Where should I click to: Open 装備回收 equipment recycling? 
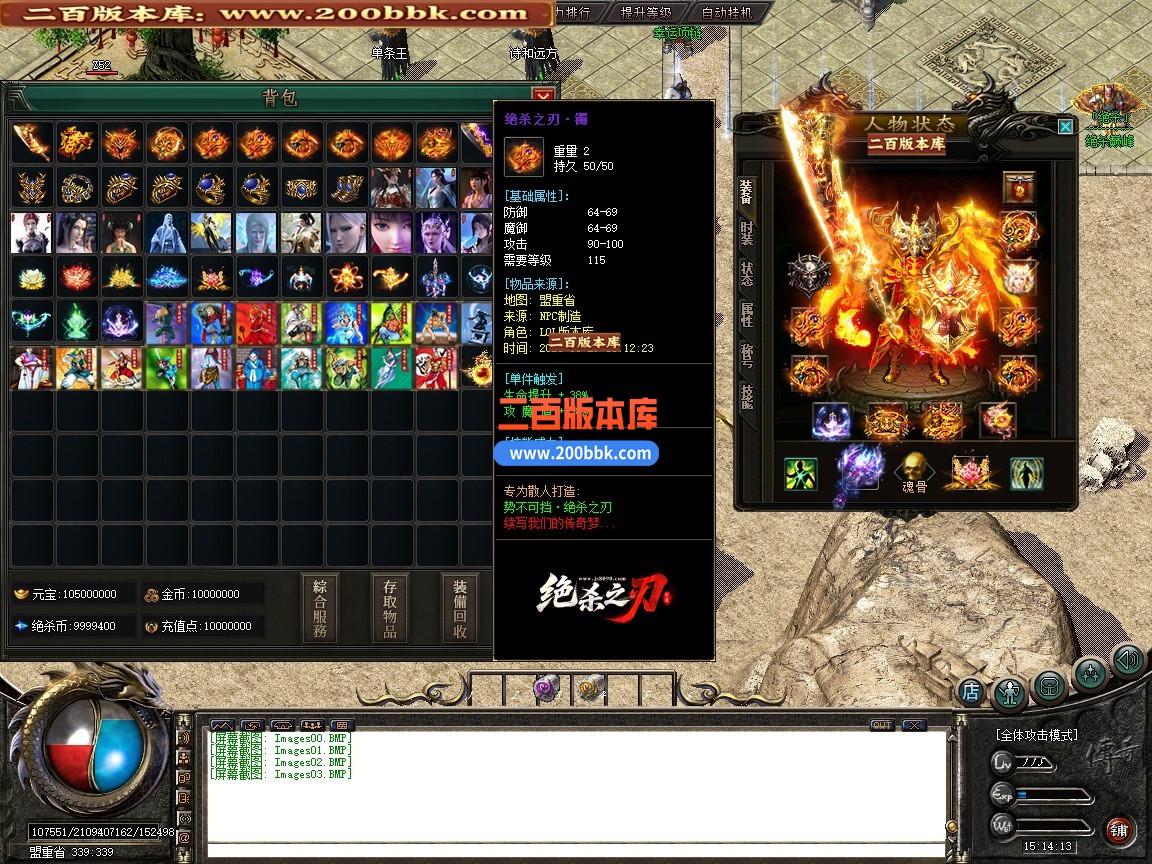[460, 608]
